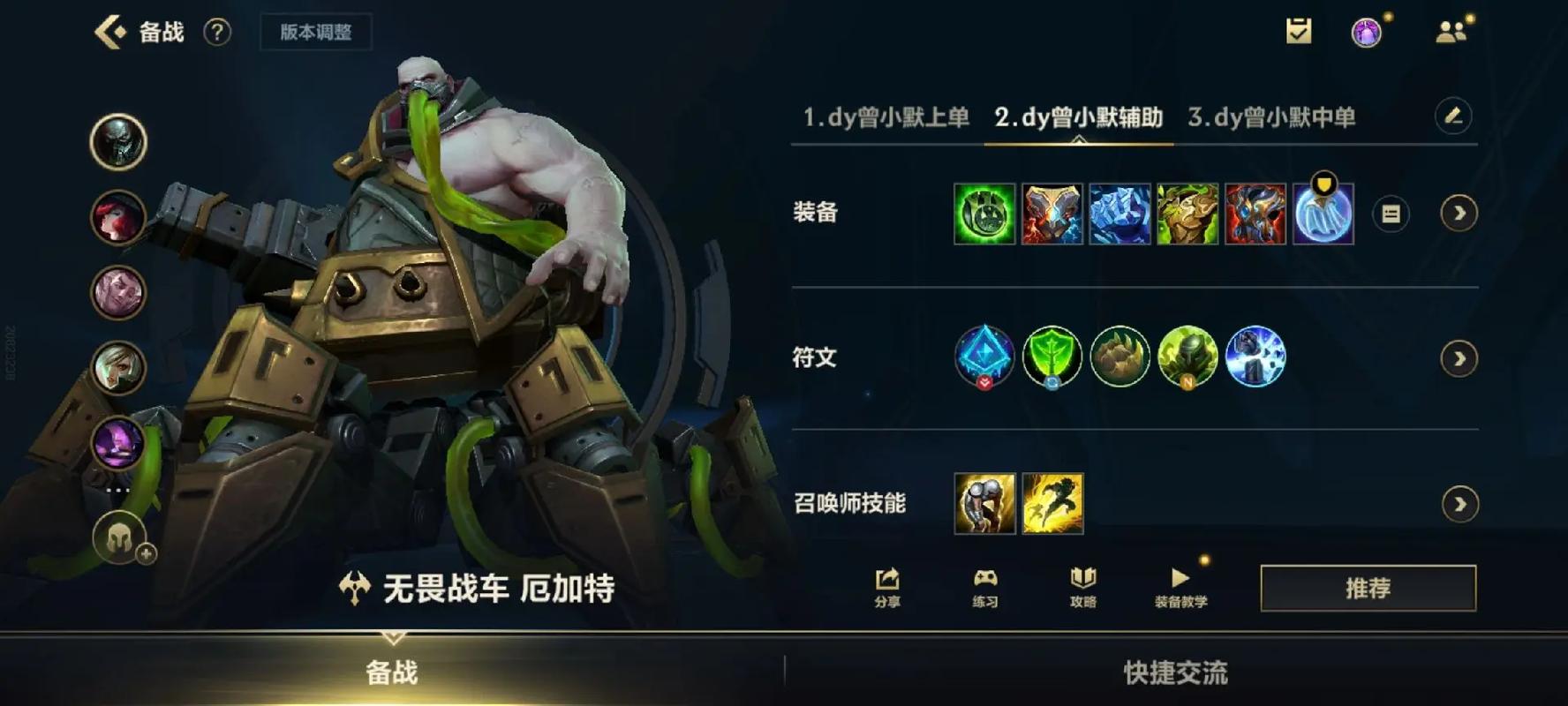The width and height of the screenshot is (1568, 706).
Task: Open the friends list icon
Action: 1451,33
